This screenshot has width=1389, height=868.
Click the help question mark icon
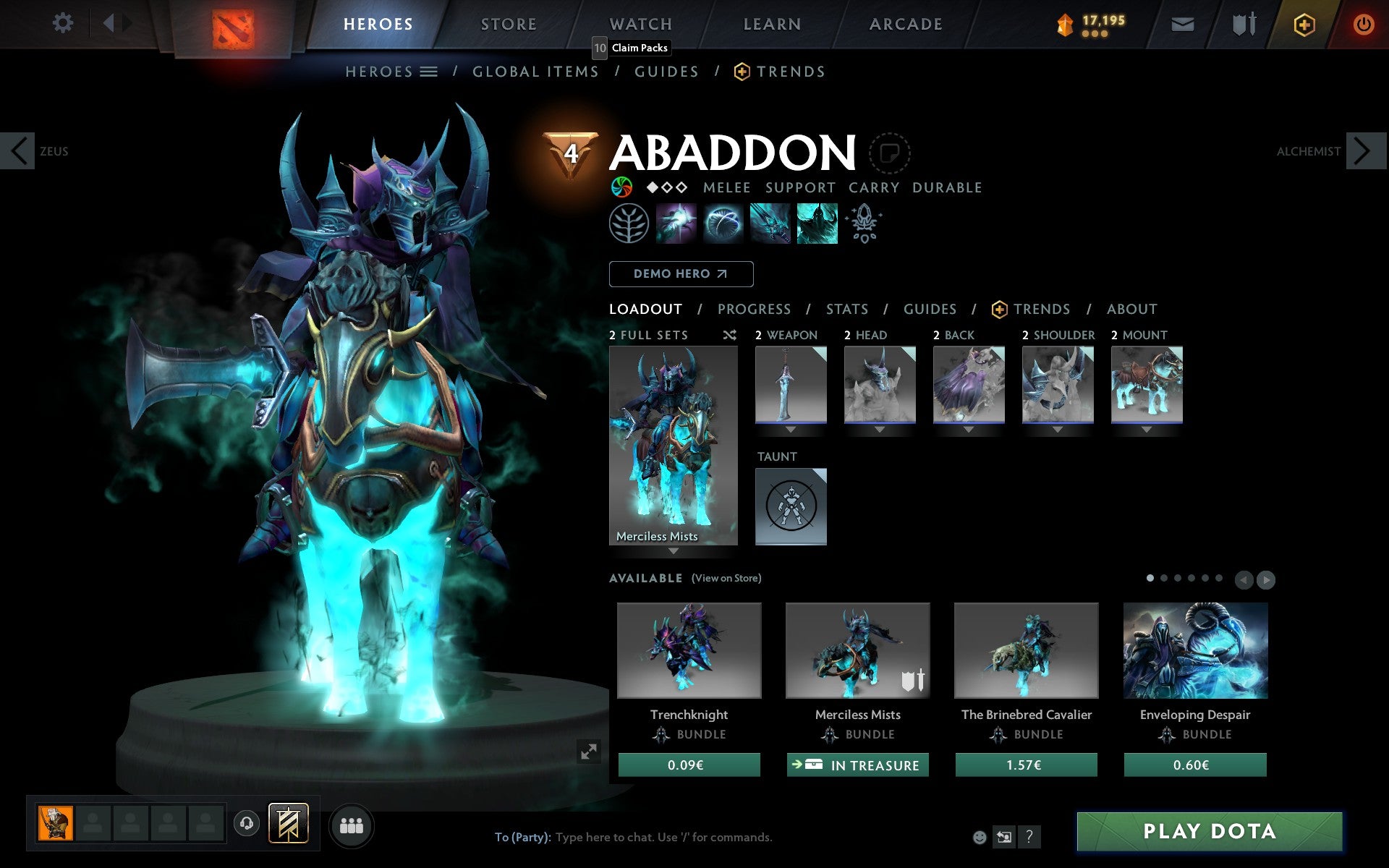[1029, 838]
